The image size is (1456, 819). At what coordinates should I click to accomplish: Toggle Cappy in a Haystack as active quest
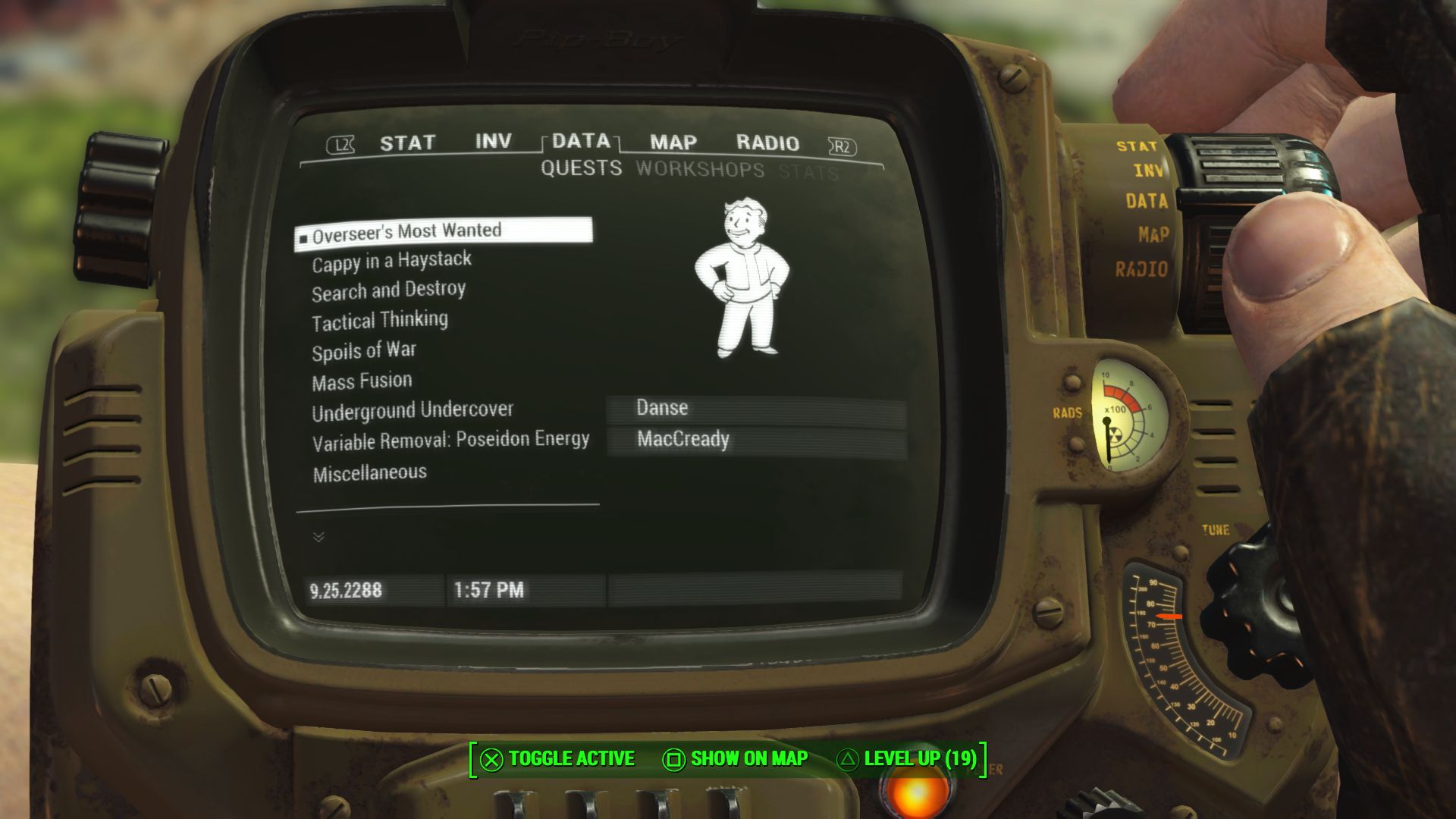click(x=391, y=259)
